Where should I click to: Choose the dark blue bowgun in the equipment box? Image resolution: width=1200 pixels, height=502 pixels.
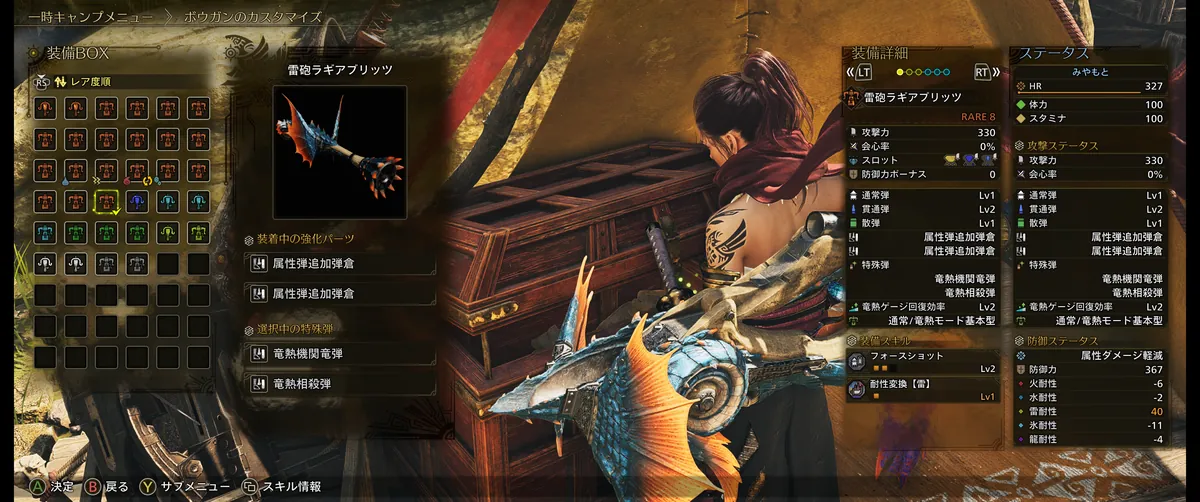tap(137, 201)
